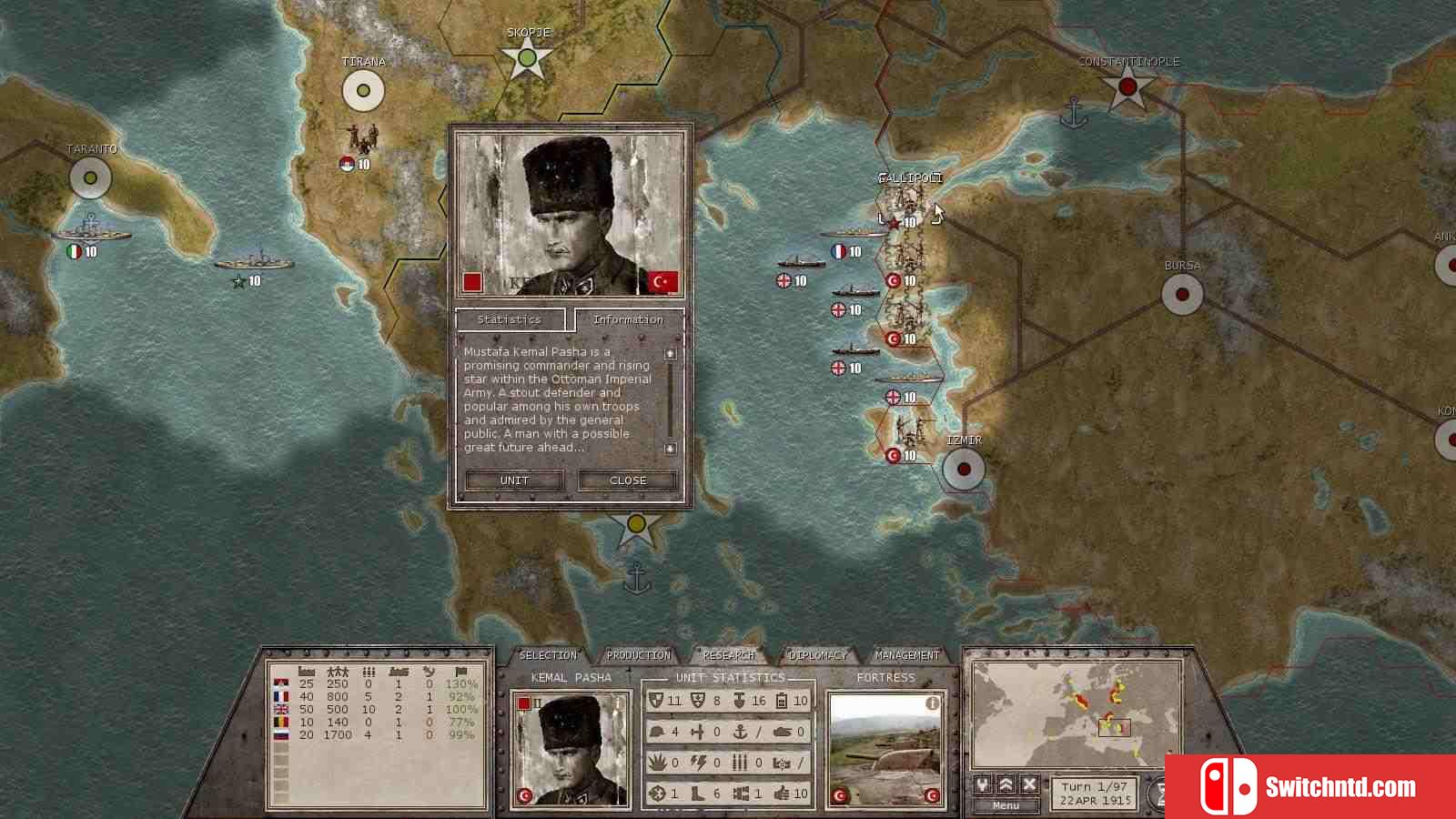
Task: Open the Management tab
Action: point(907,655)
